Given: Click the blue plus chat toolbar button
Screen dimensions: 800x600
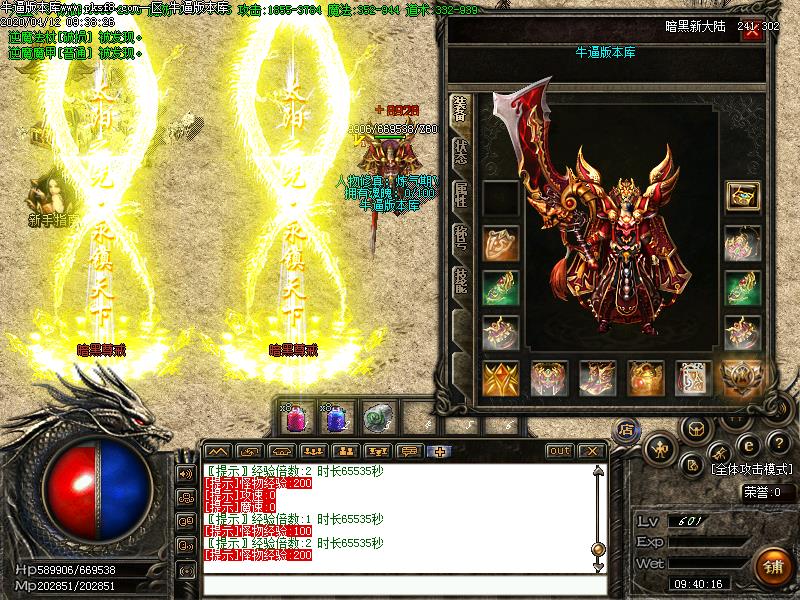Looking at the screenshot, I should 440,451.
